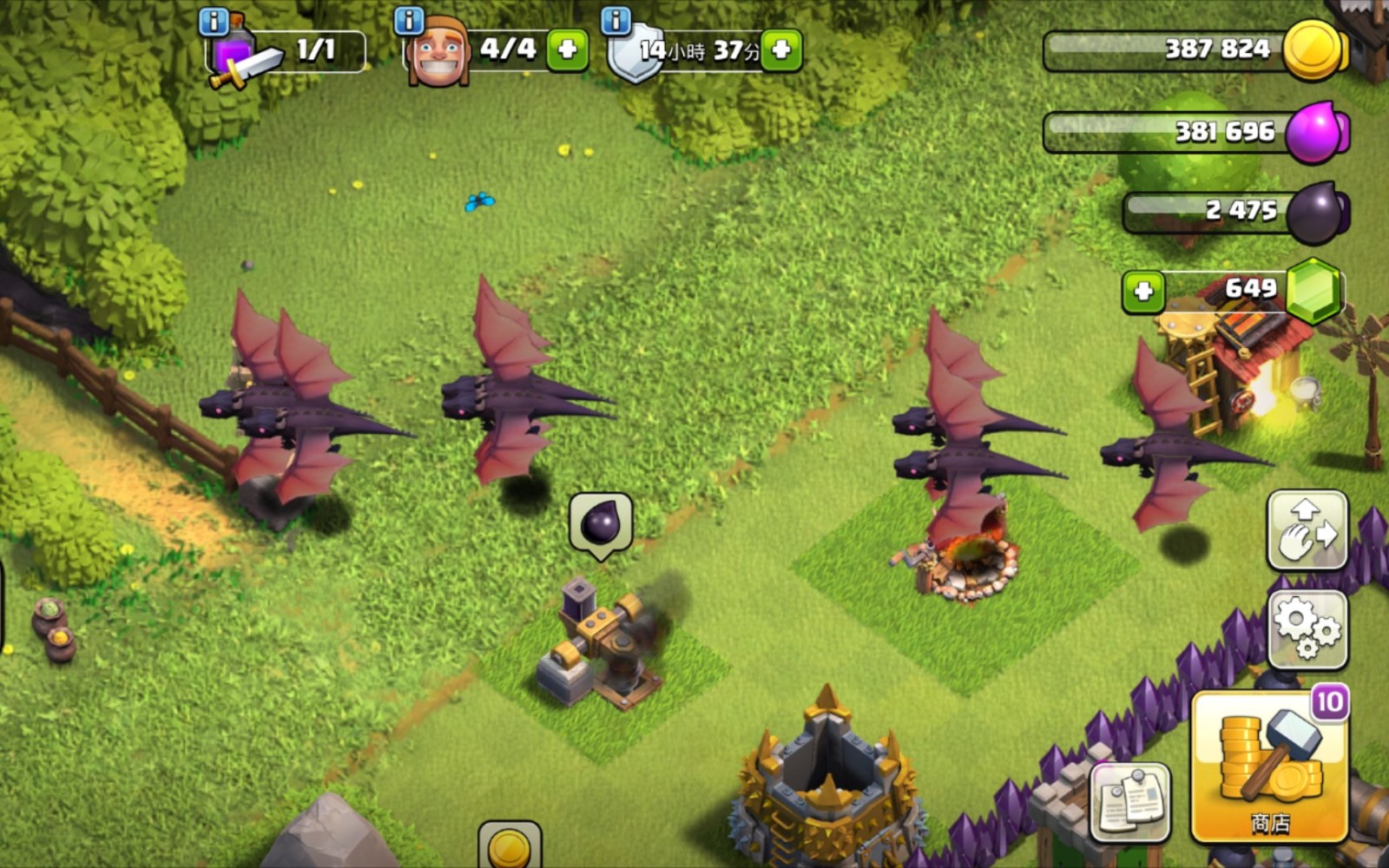Open the notes clipboard button
The height and width of the screenshot is (868, 1389).
[1130, 803]
